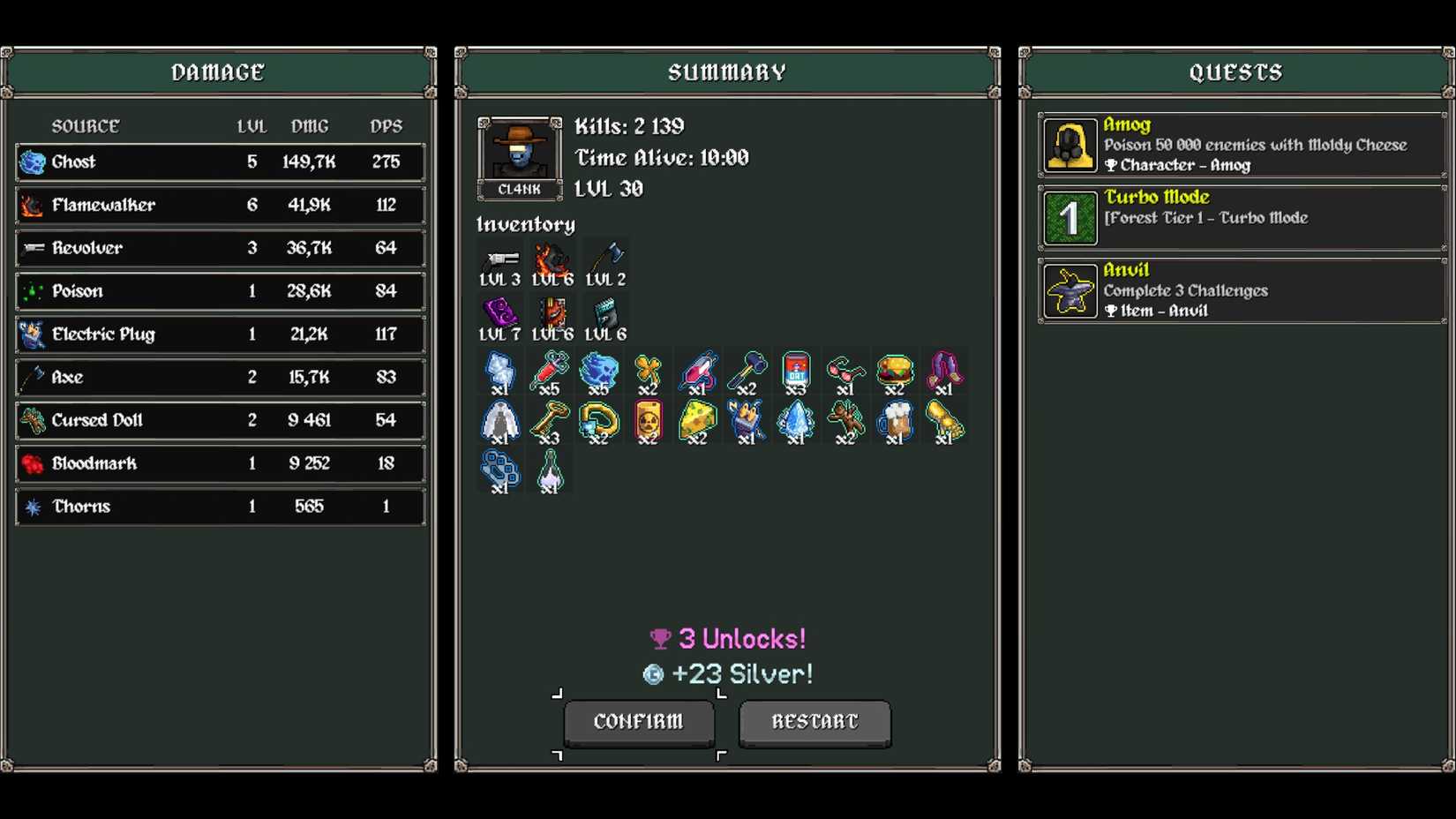
Task: Click the Beer mug x1 inventory item
Action: (x=895, y=421)
